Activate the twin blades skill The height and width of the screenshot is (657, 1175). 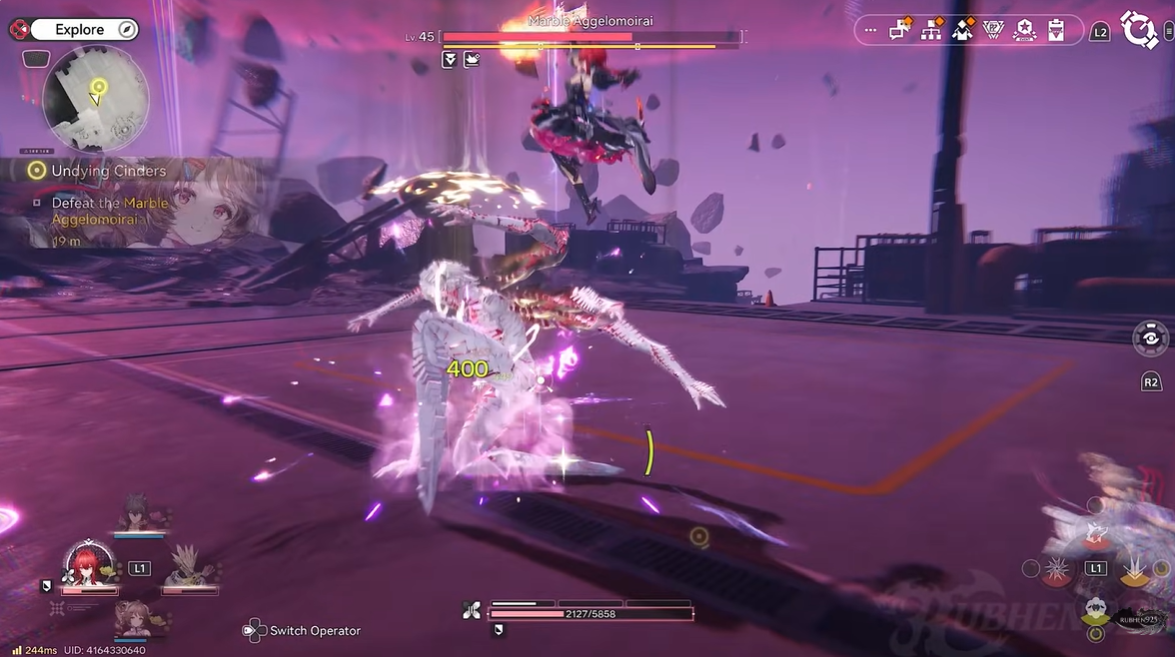pos(1136,570)
